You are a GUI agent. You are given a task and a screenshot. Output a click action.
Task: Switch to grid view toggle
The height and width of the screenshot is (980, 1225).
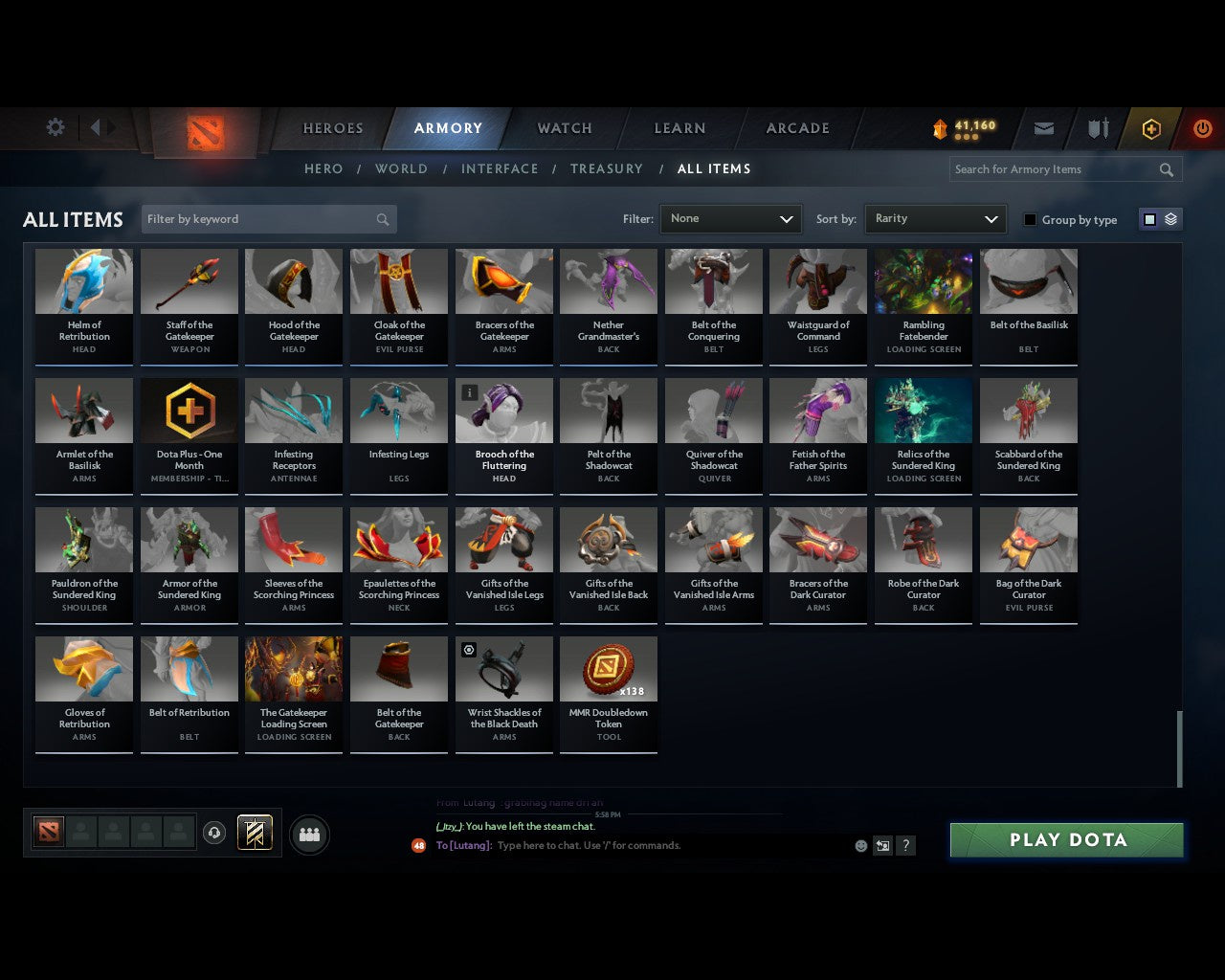click(1148, 218)
